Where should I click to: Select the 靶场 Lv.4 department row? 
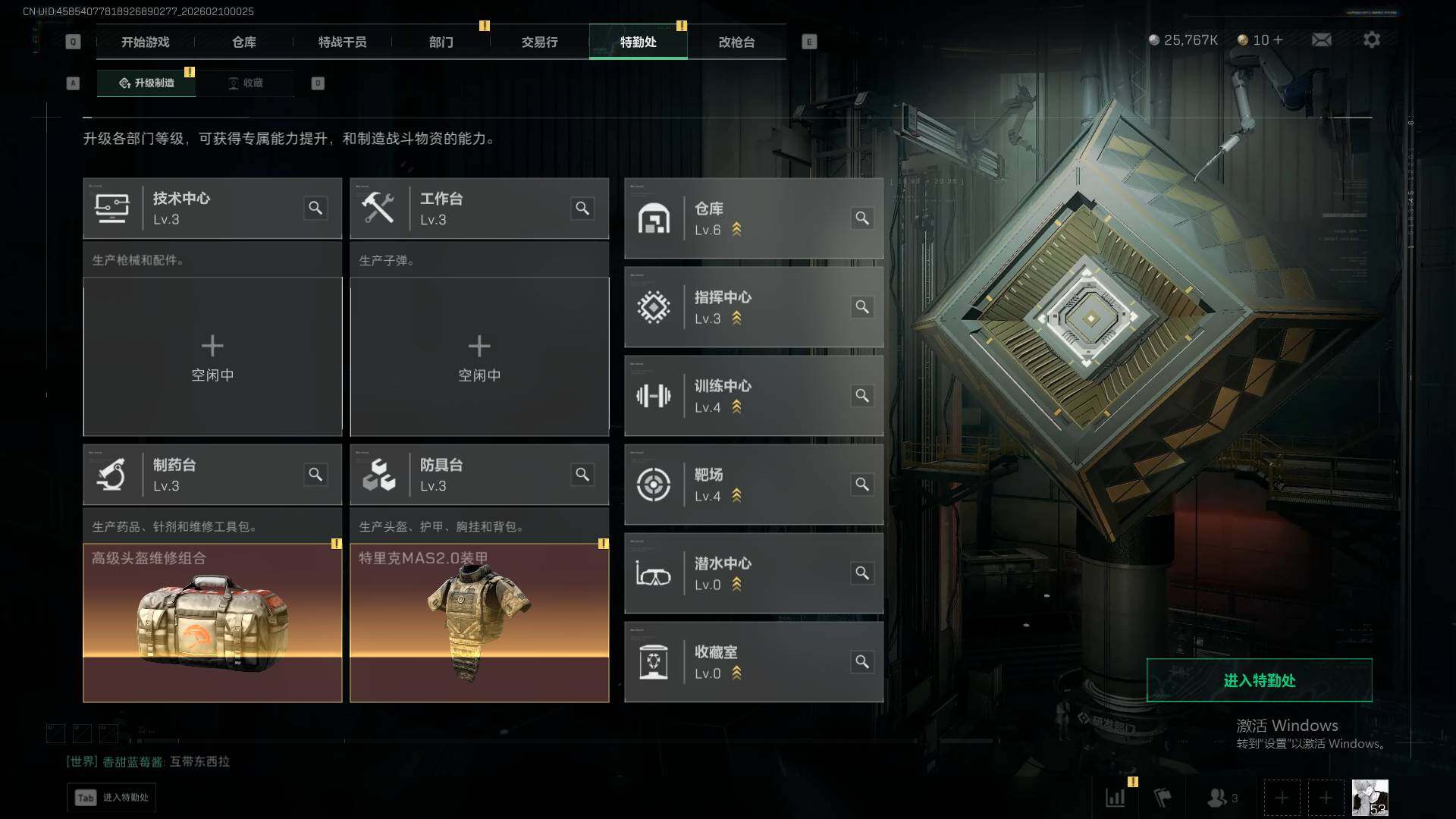(753, 485)
